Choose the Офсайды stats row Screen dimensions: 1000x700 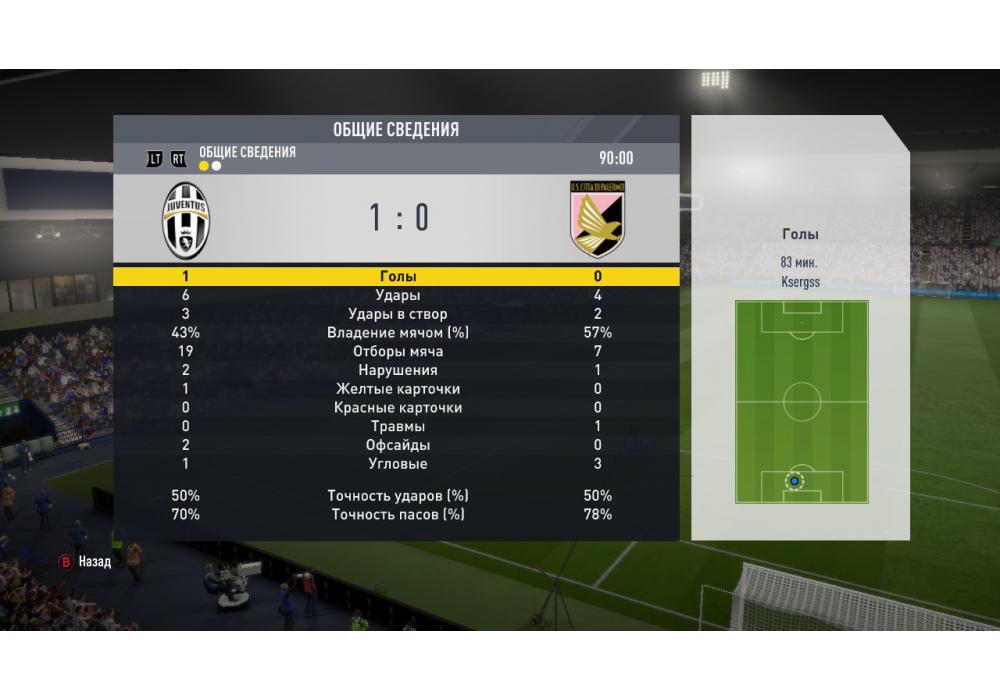pyautogui.click(x=397, y=445)
